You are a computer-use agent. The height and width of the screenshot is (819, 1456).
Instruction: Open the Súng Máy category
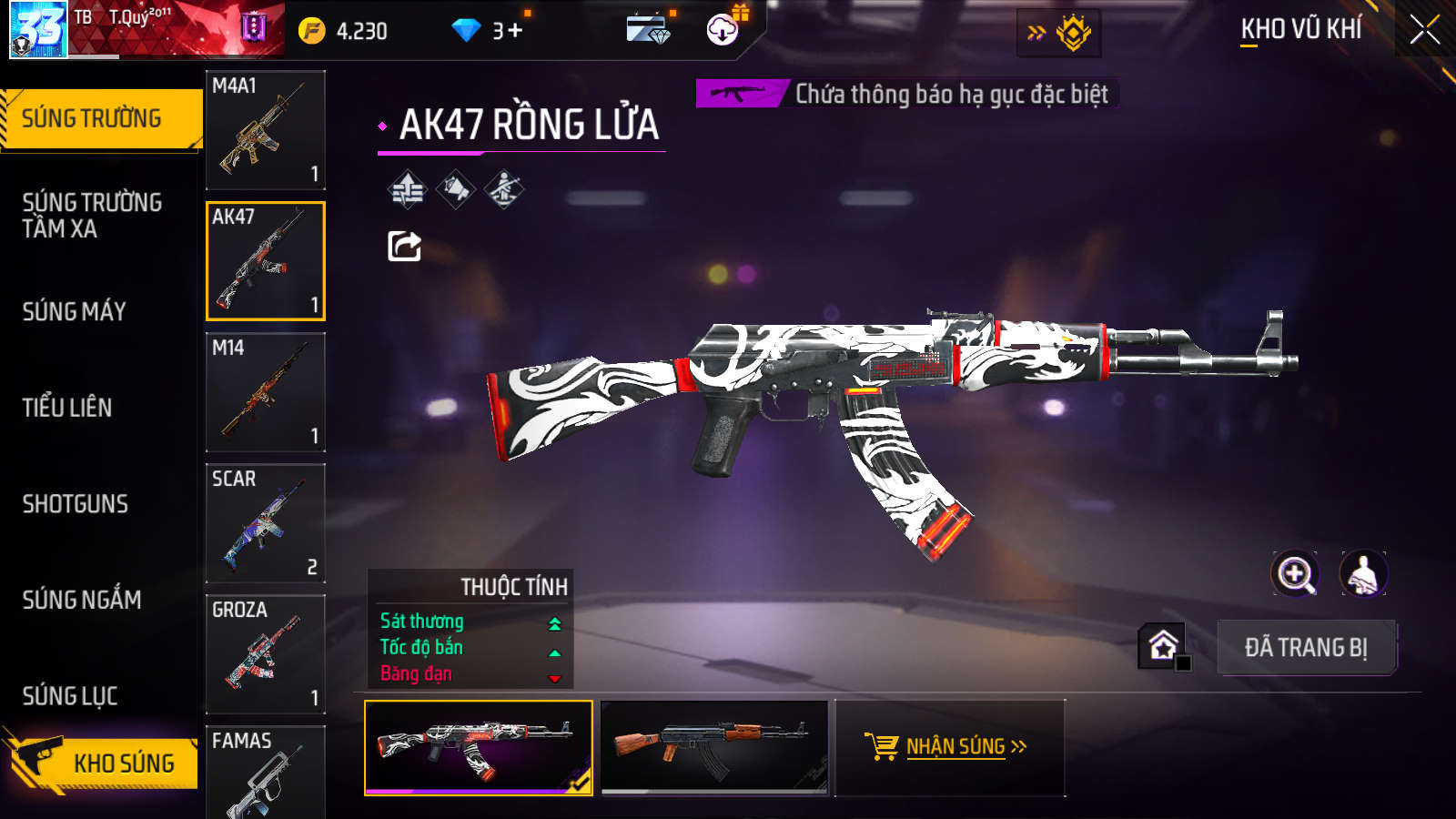coord(75,311)
